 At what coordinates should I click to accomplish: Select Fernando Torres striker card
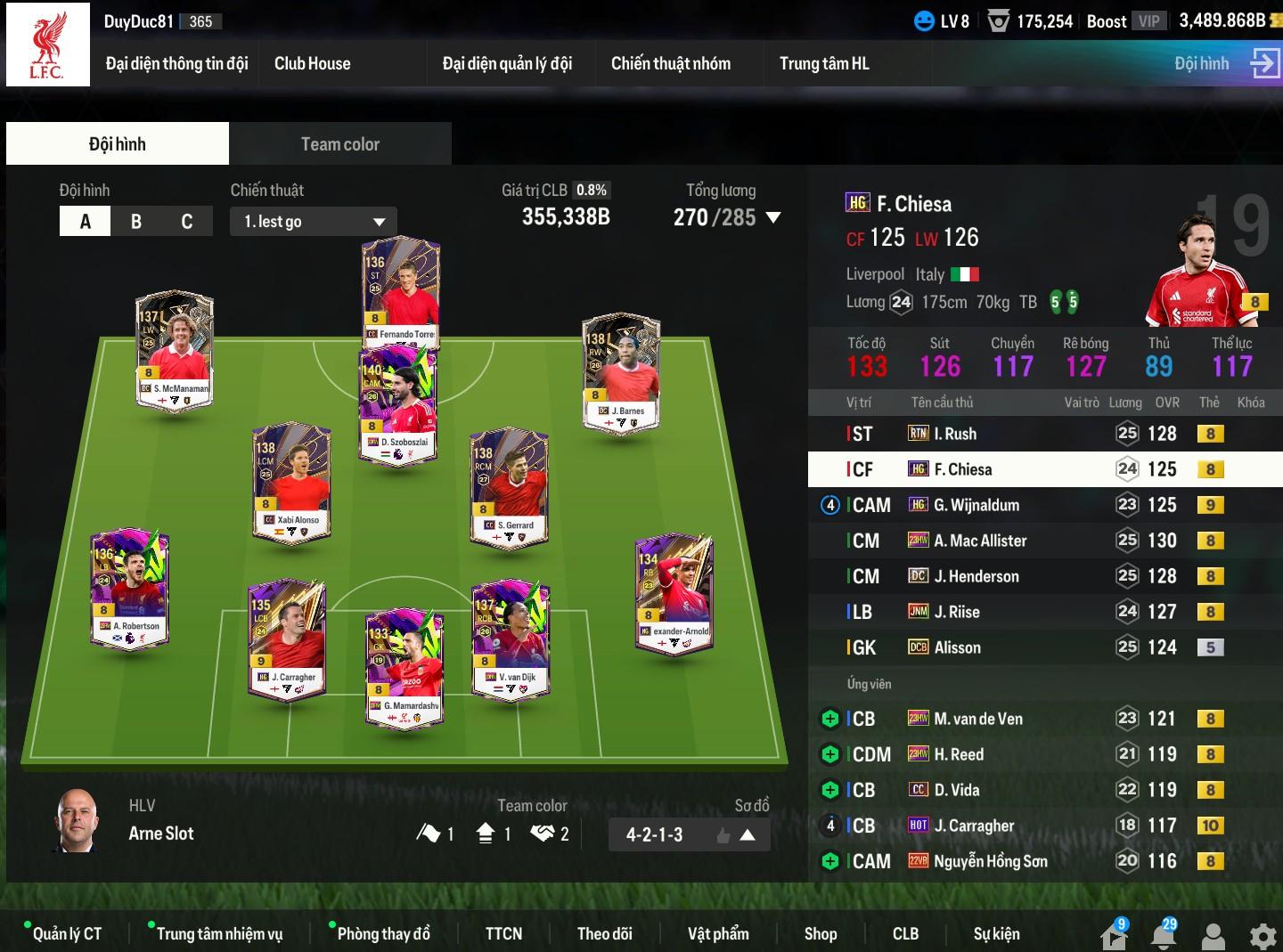(401, 292)
